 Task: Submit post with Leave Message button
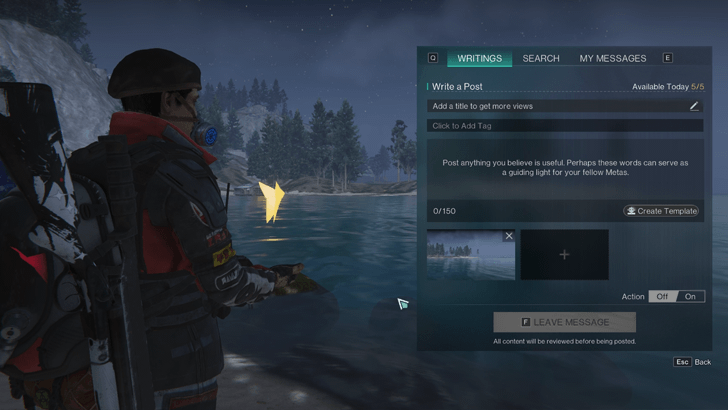pos(564,322)
